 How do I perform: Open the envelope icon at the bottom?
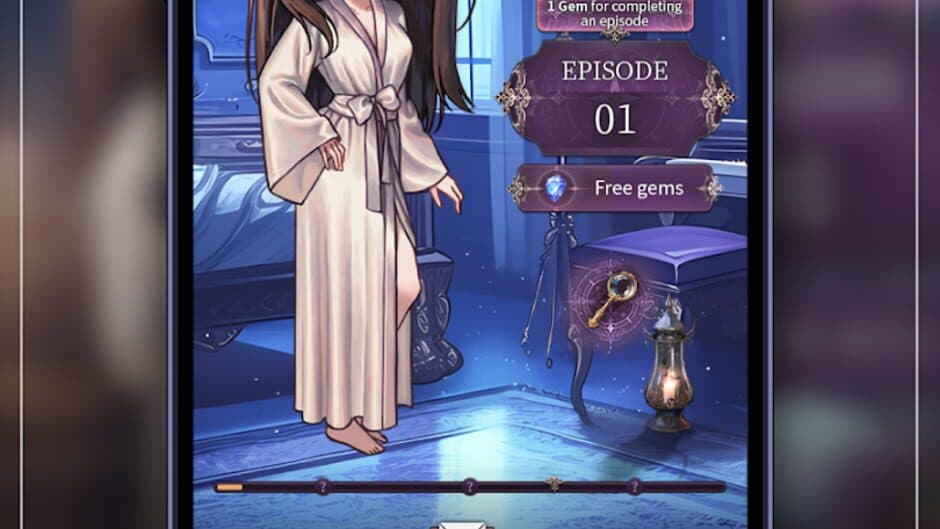click(x=462, y=524)
